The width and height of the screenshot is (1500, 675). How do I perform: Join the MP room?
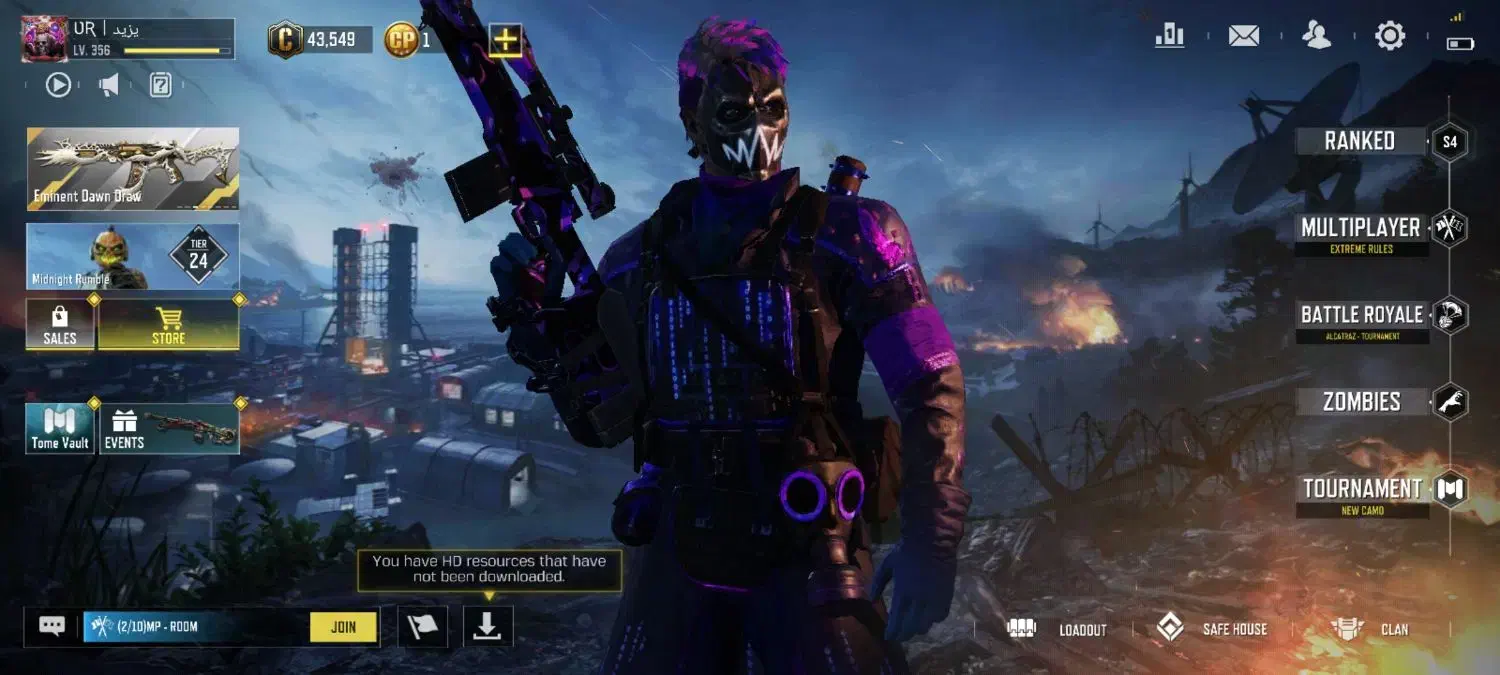(x=343, y=627)
